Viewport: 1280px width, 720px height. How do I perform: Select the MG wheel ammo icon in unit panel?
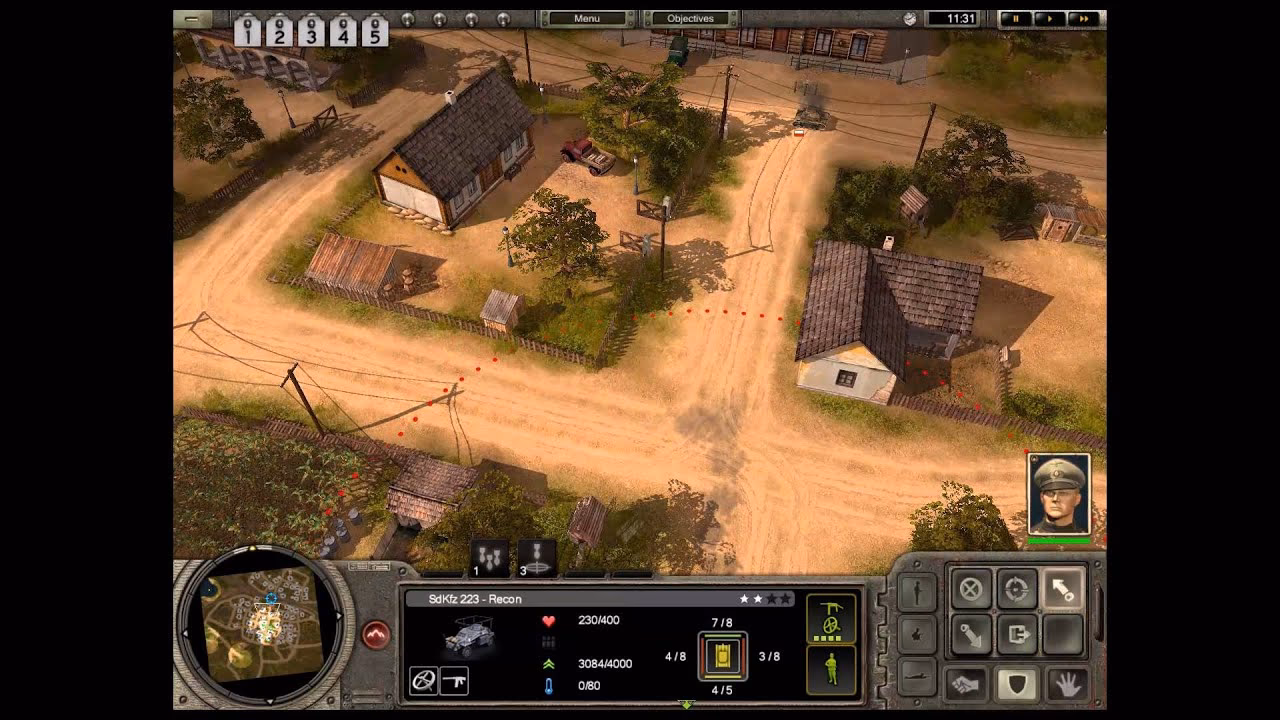(x=422, y=679)
